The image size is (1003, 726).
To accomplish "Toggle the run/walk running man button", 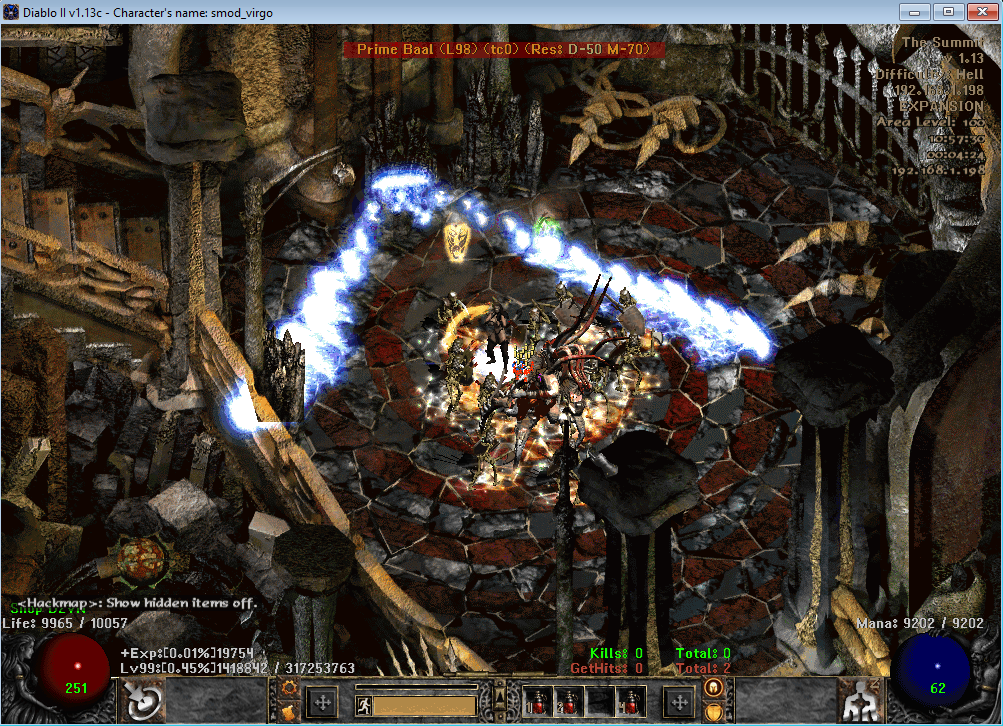I will (363, 705).
